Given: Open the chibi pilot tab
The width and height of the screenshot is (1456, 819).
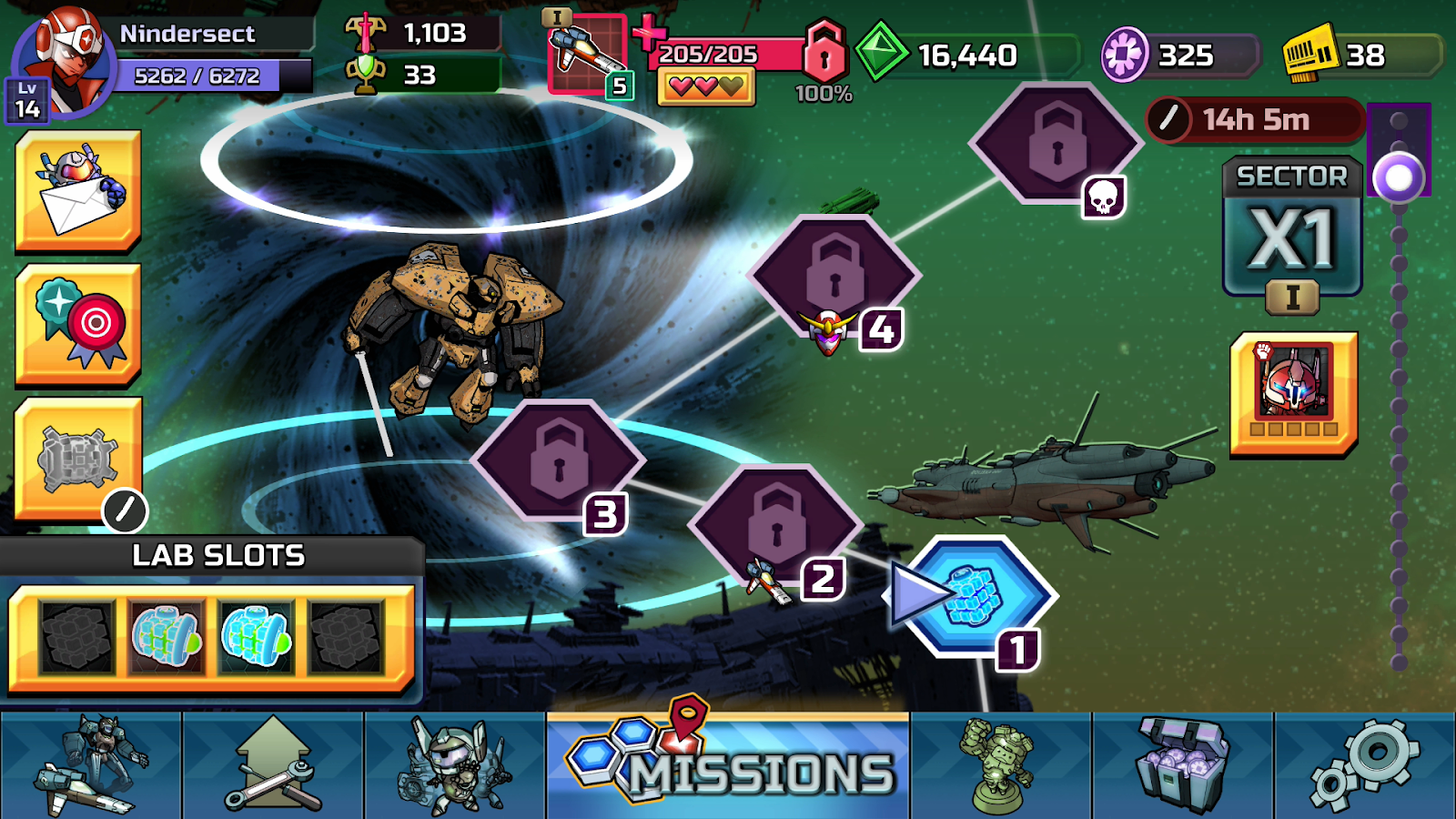Looking at the screenshot, I should 455,766.
